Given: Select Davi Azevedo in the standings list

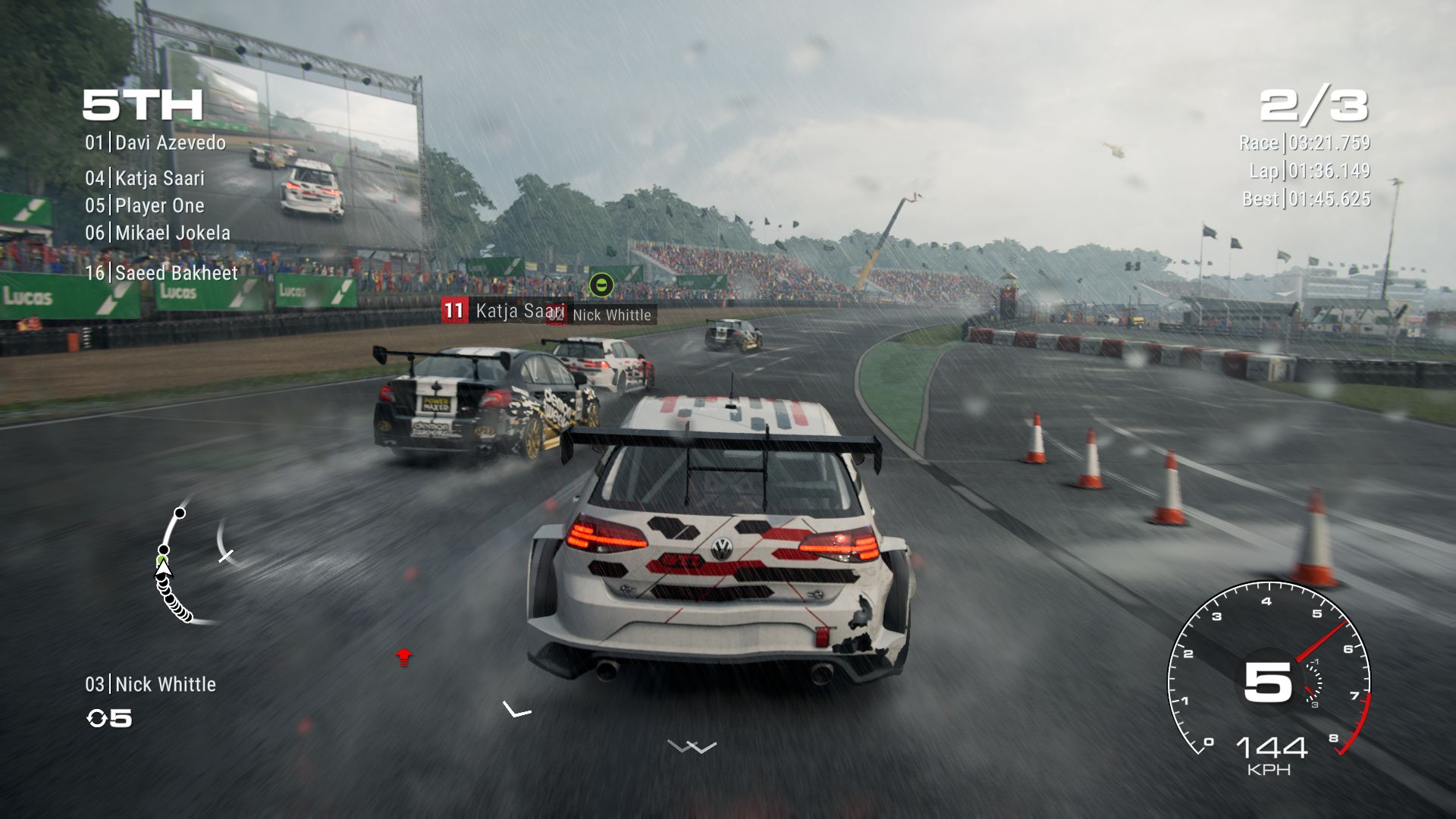Looking at the screenshot, I should [x=155, y=143].
